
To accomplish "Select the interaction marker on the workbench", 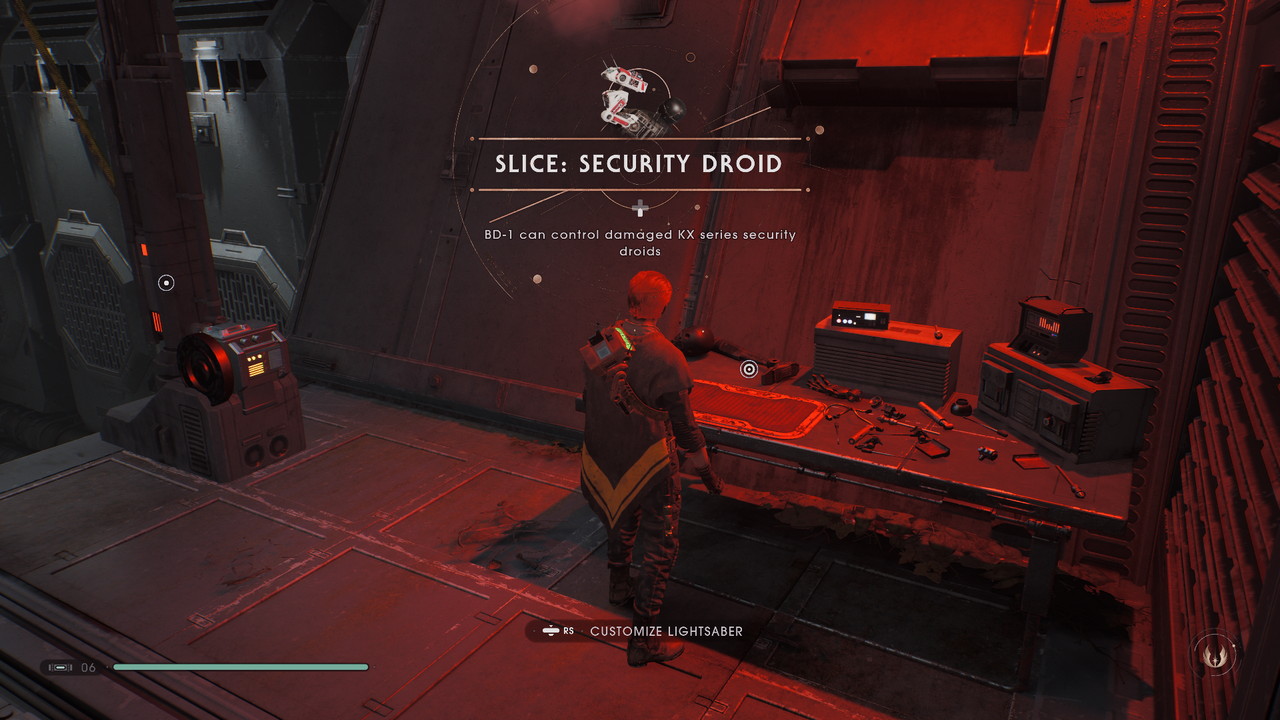I will 748,370.
